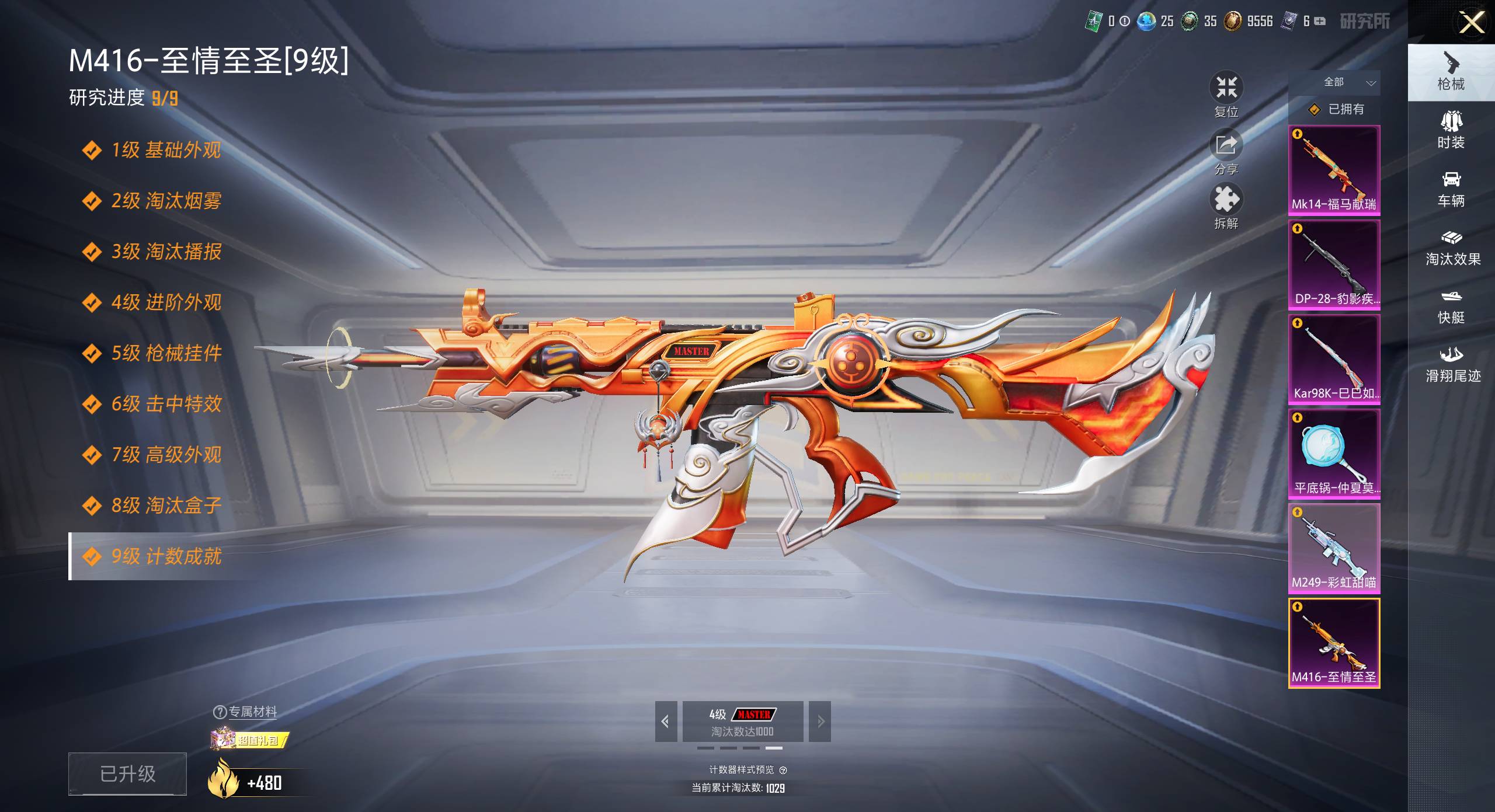Switch to the 枪械 firearms tab
This screenshot has height=812, width=1495.
[1451, 72]
